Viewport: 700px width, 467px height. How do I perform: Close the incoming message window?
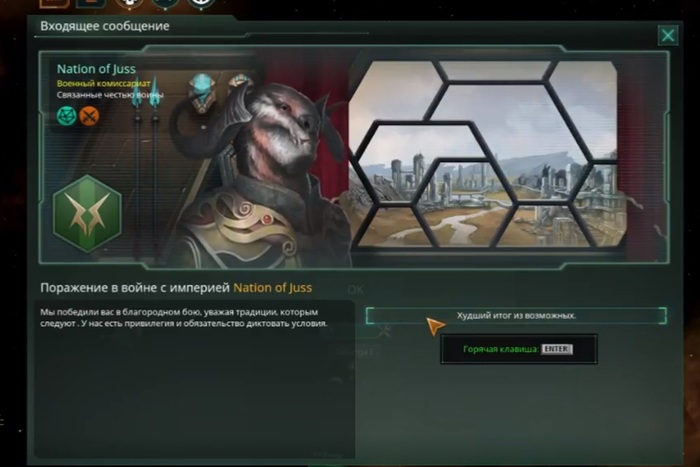[x=668, y=36]
